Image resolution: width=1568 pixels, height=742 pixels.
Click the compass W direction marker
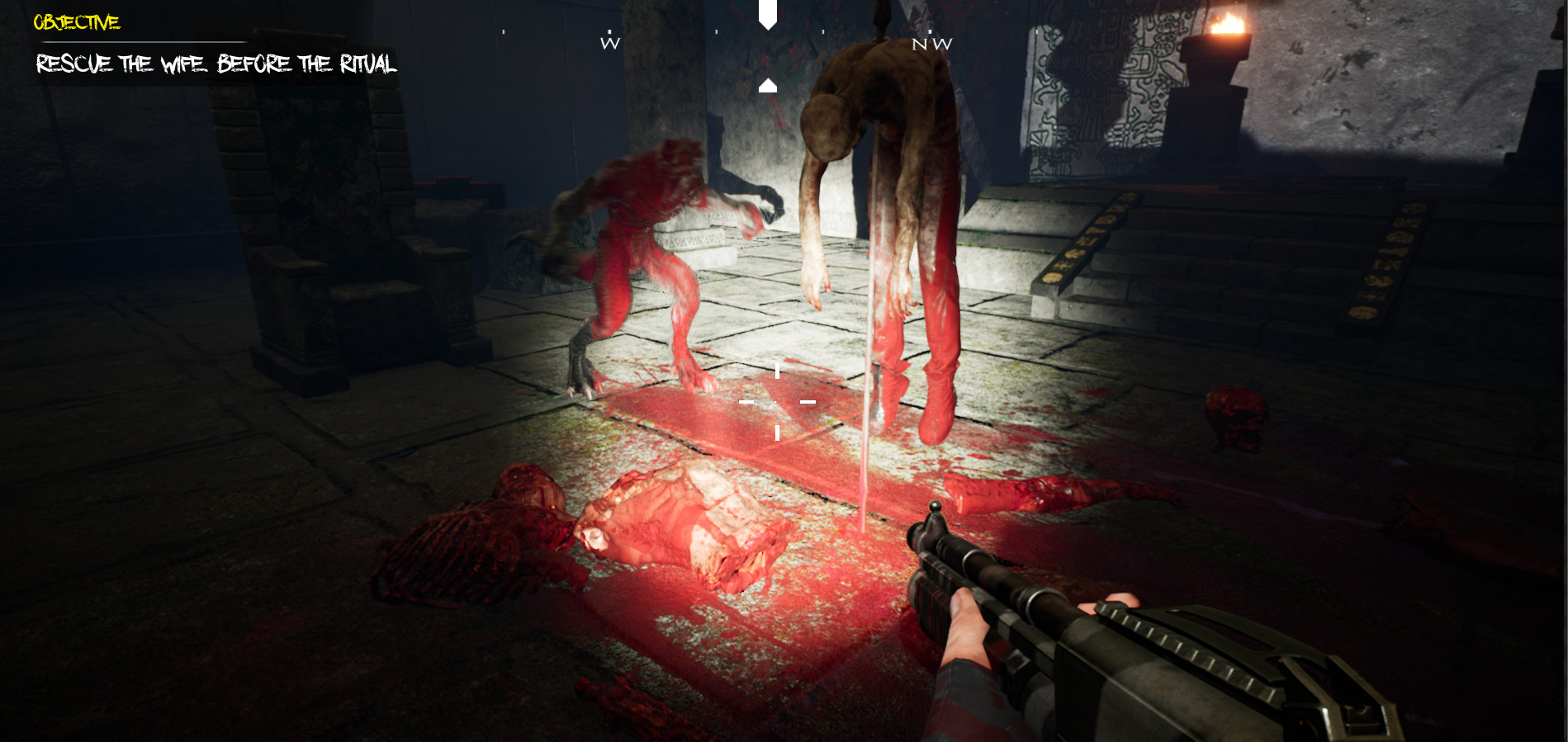coord(609,43)
